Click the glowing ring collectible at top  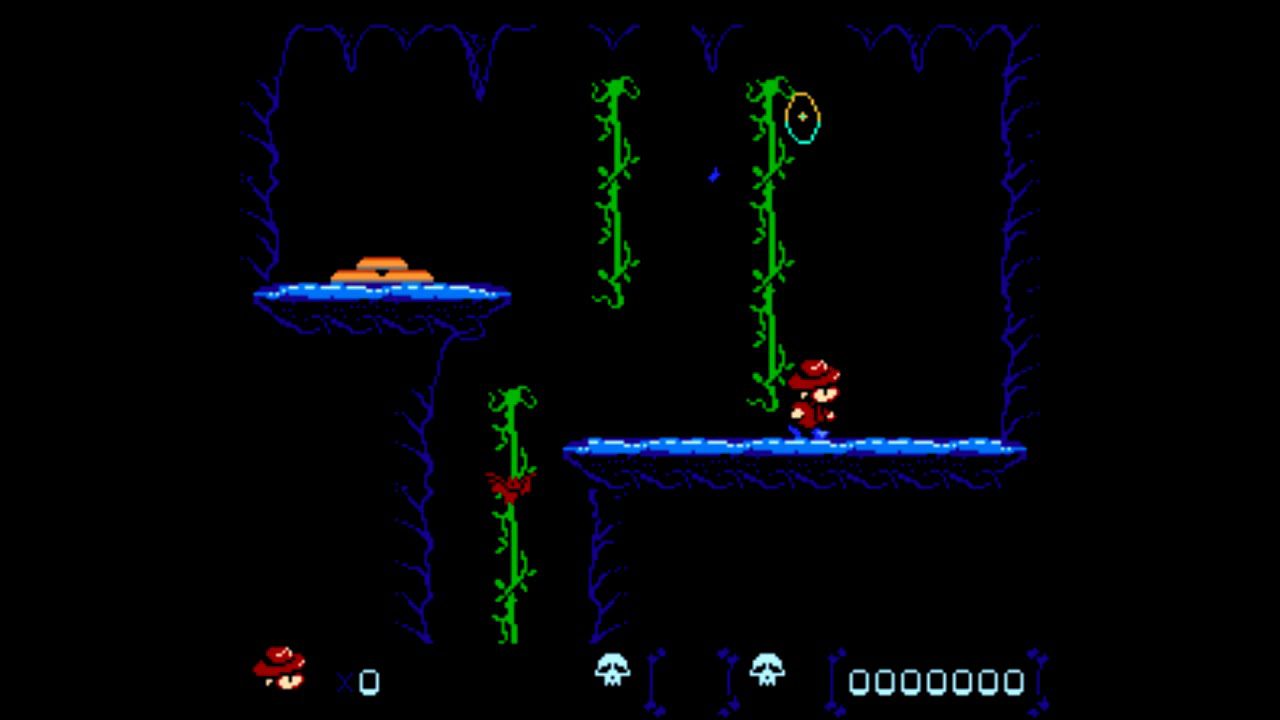click(x=802, y=118)
